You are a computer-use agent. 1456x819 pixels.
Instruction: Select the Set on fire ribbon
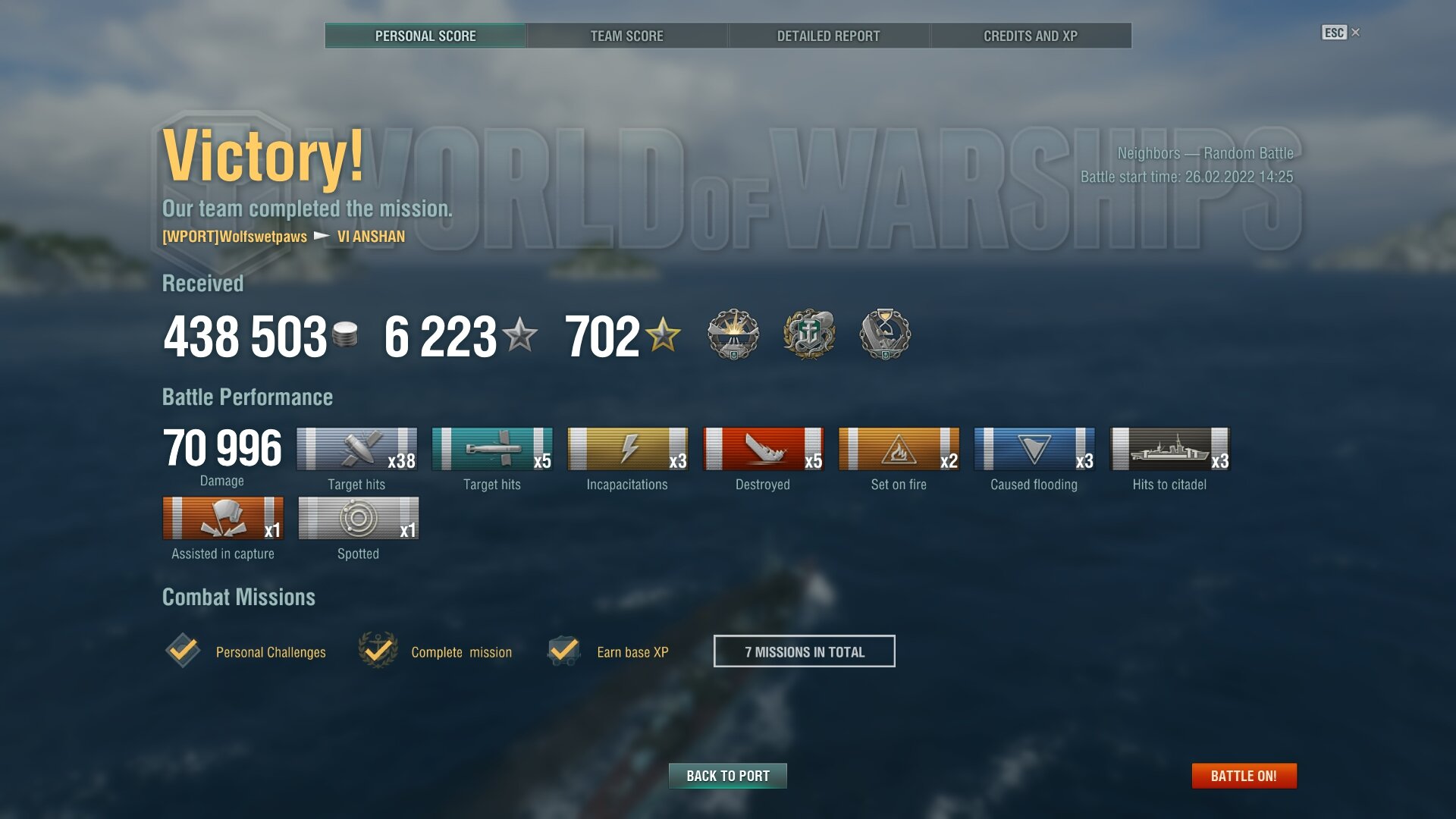coord(899,449)
